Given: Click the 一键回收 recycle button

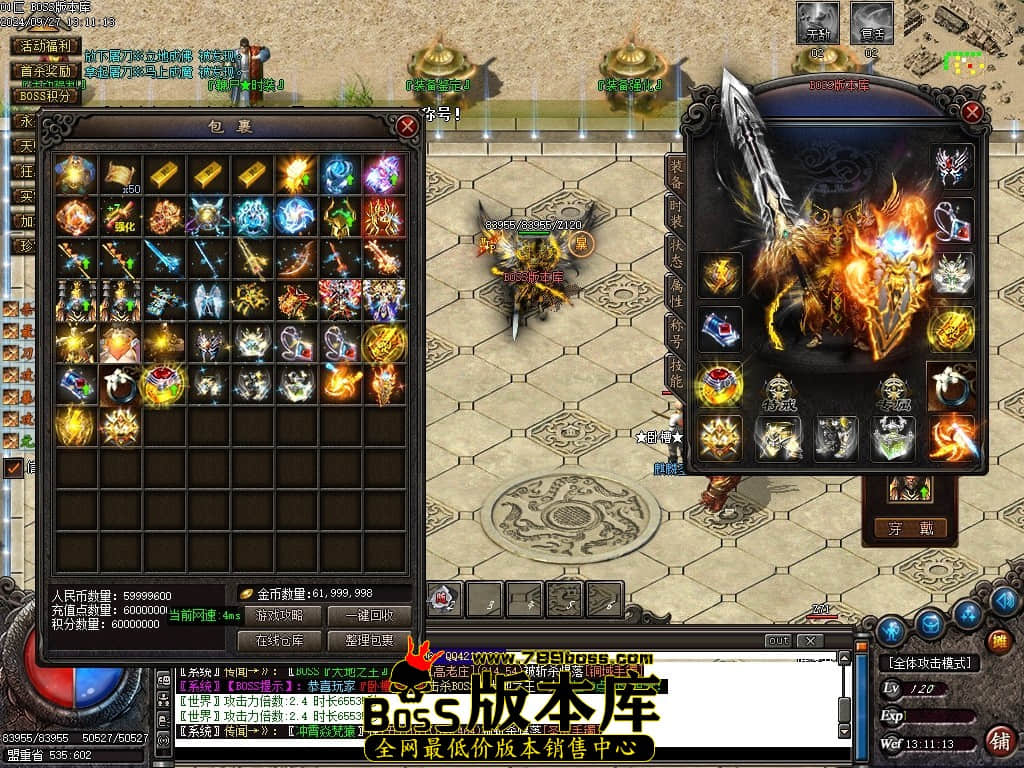Looking at the screenshot, I should click(368, 616).
